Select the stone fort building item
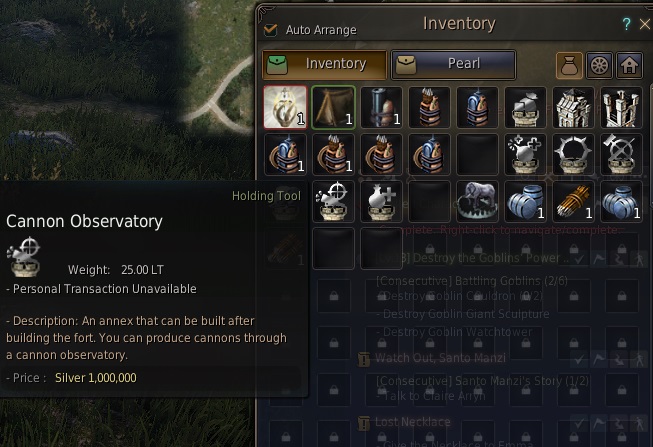This screenshot has height=447, width=653. pyautogui.click(x=574, y=107)
